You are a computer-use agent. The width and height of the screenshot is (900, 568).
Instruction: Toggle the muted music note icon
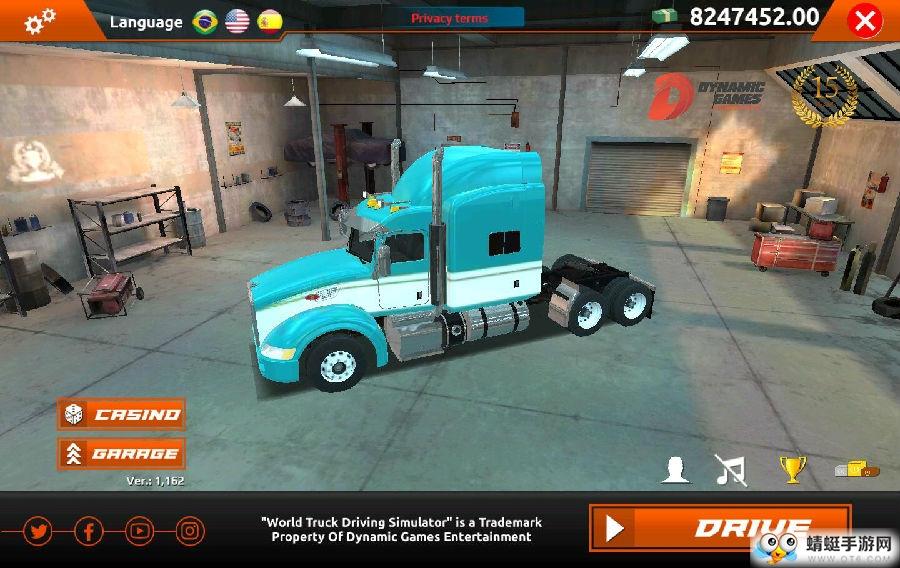point(731,469)
